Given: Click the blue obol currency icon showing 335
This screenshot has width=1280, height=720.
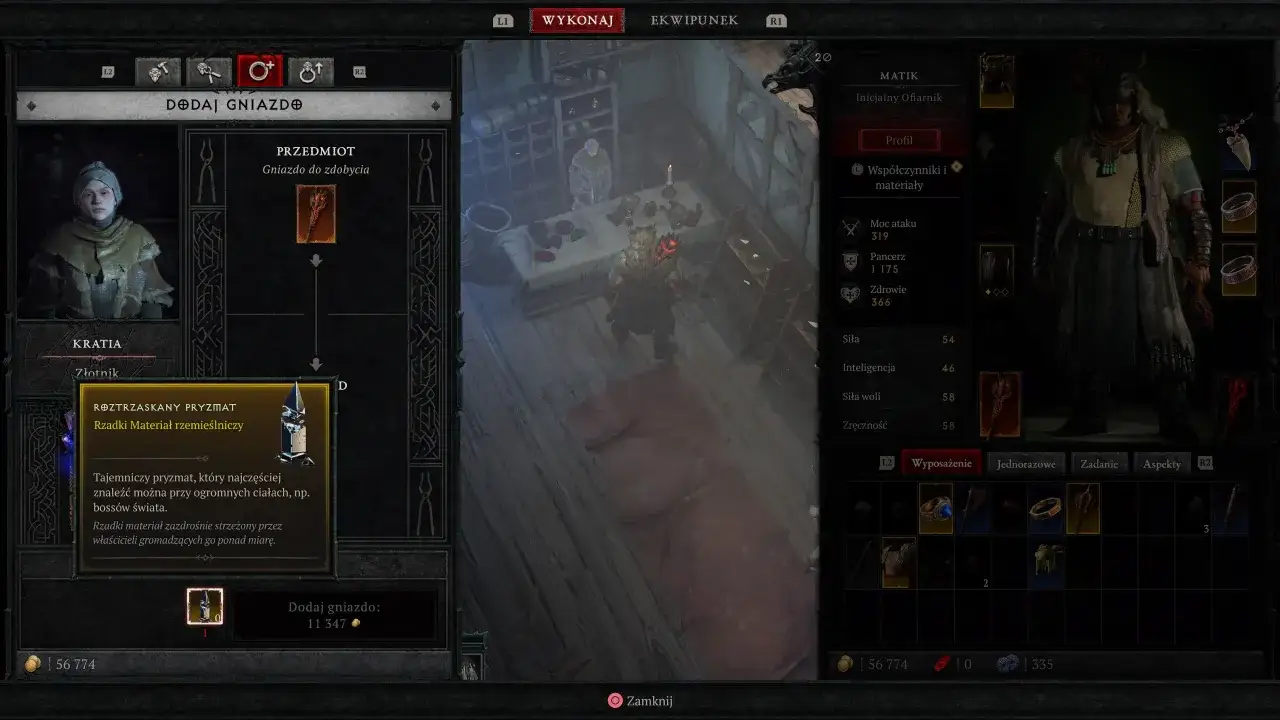Looking at the screenshot, I should pos(1010,663).
